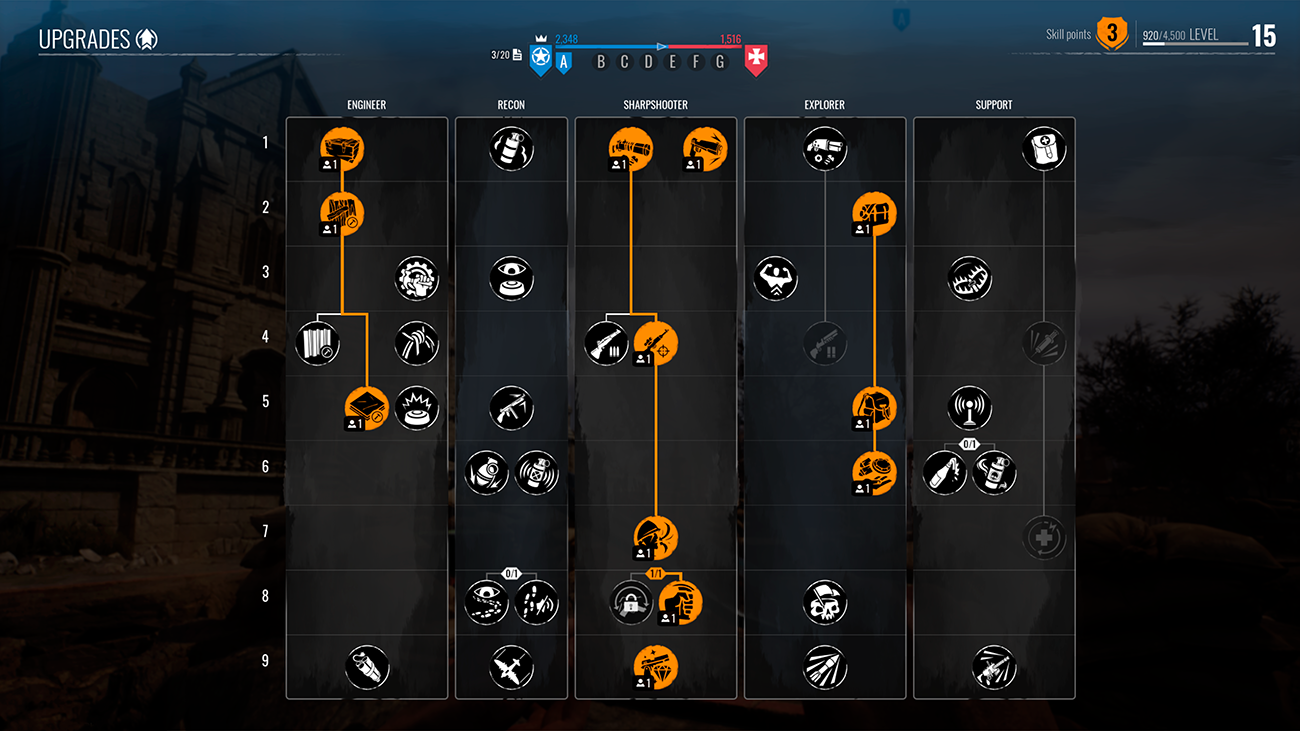Select the supply crate skill in Engineer tree
1300x731 pixels.
point(341,147)
